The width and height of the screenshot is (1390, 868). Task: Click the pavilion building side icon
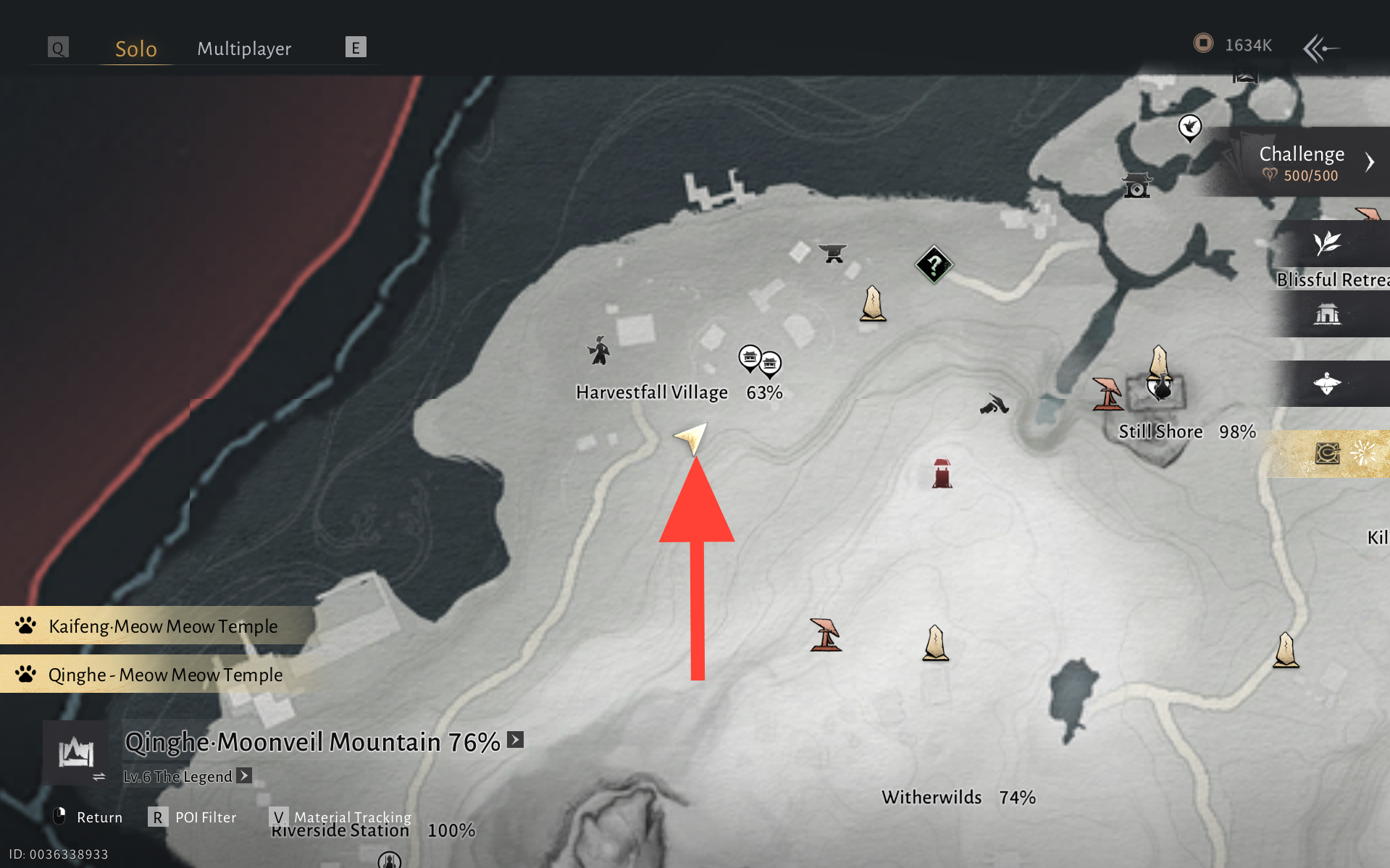[1327, 314]
